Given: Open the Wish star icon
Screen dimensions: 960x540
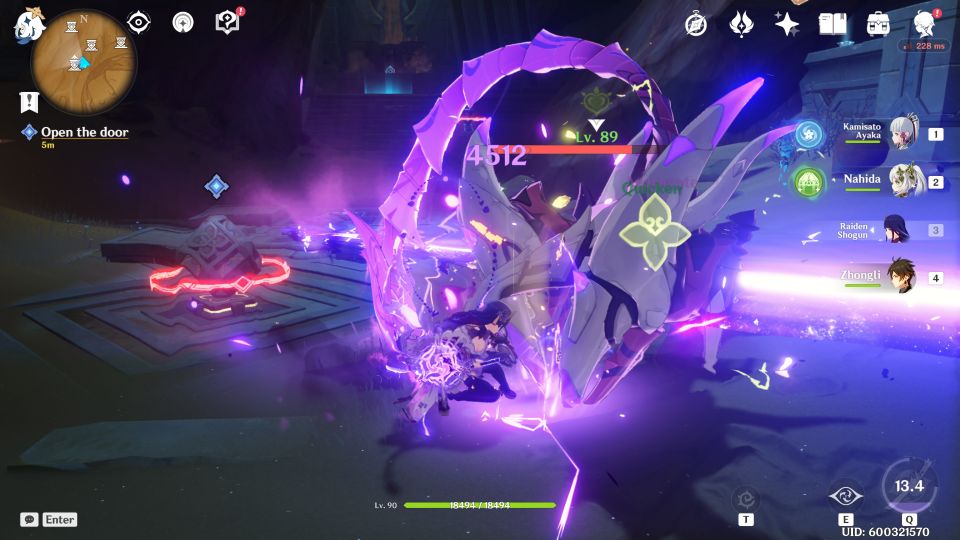Looking at the screenshot, I should pos(787,25).
